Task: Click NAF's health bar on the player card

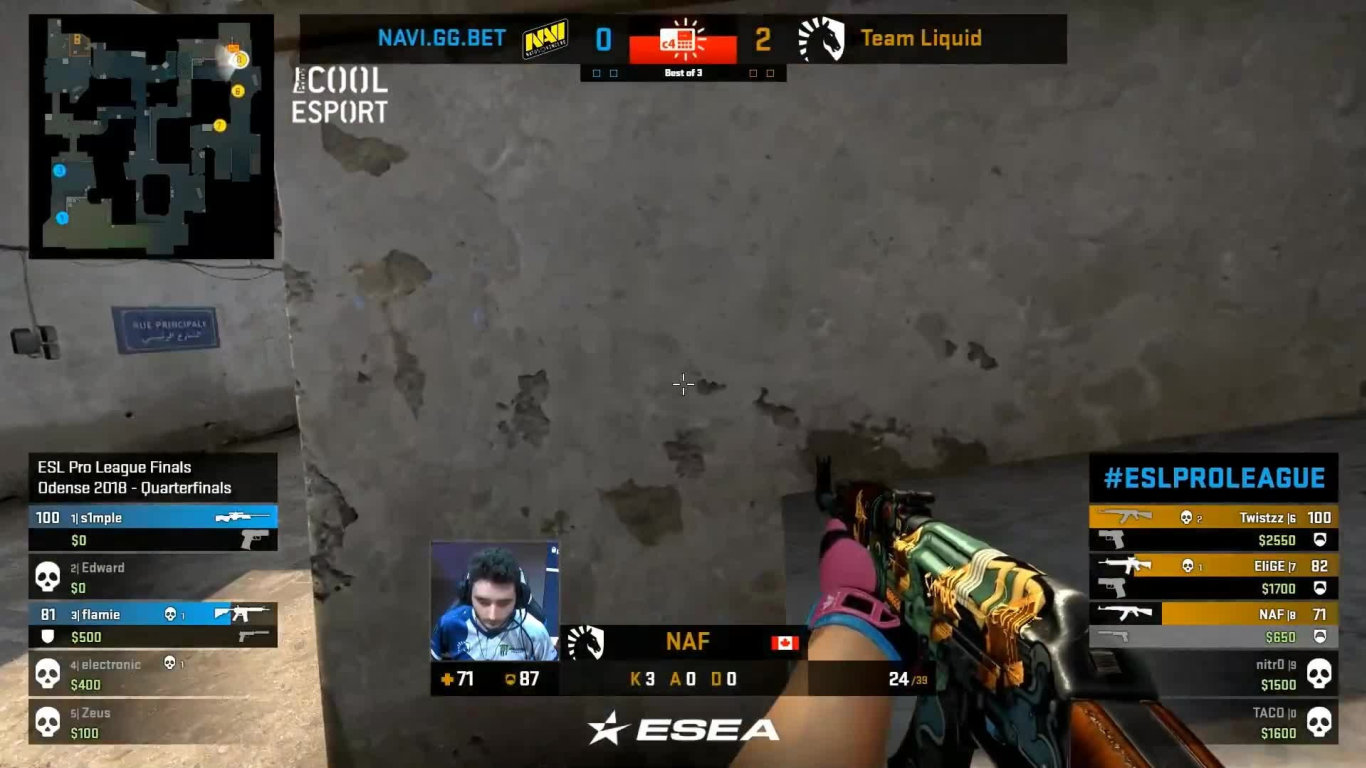Action: pos(462,677)
